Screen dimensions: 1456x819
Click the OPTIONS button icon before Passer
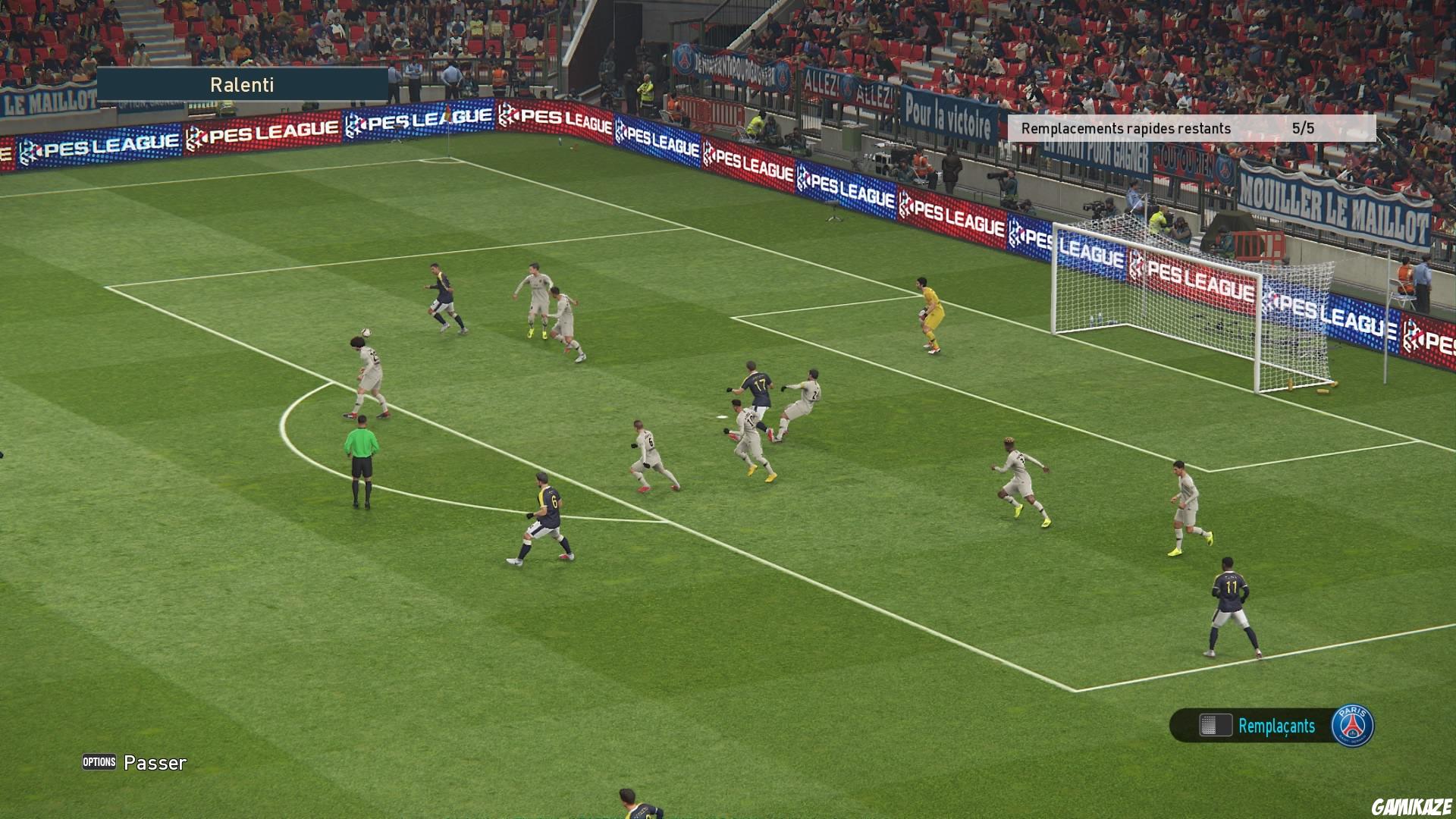(99, 762)
